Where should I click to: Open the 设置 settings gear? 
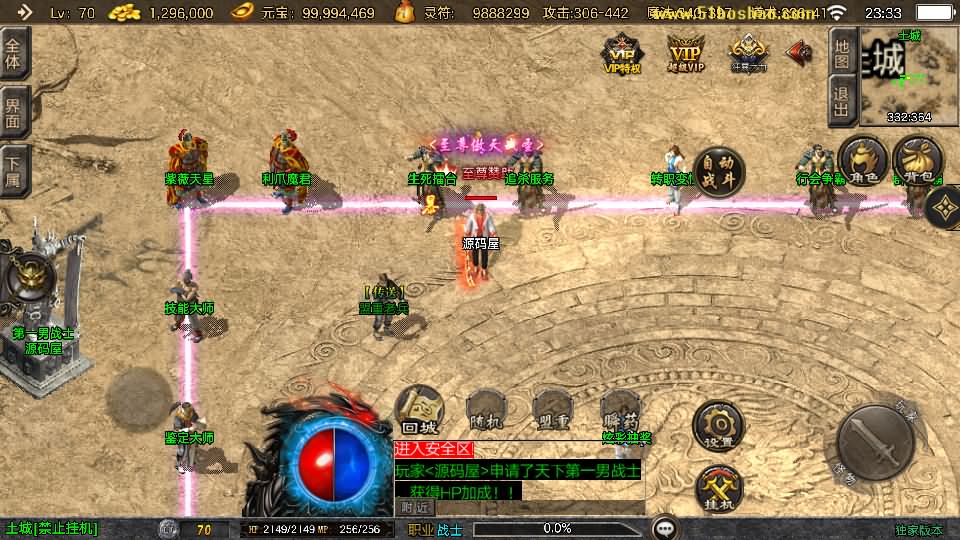click(718, 426)
